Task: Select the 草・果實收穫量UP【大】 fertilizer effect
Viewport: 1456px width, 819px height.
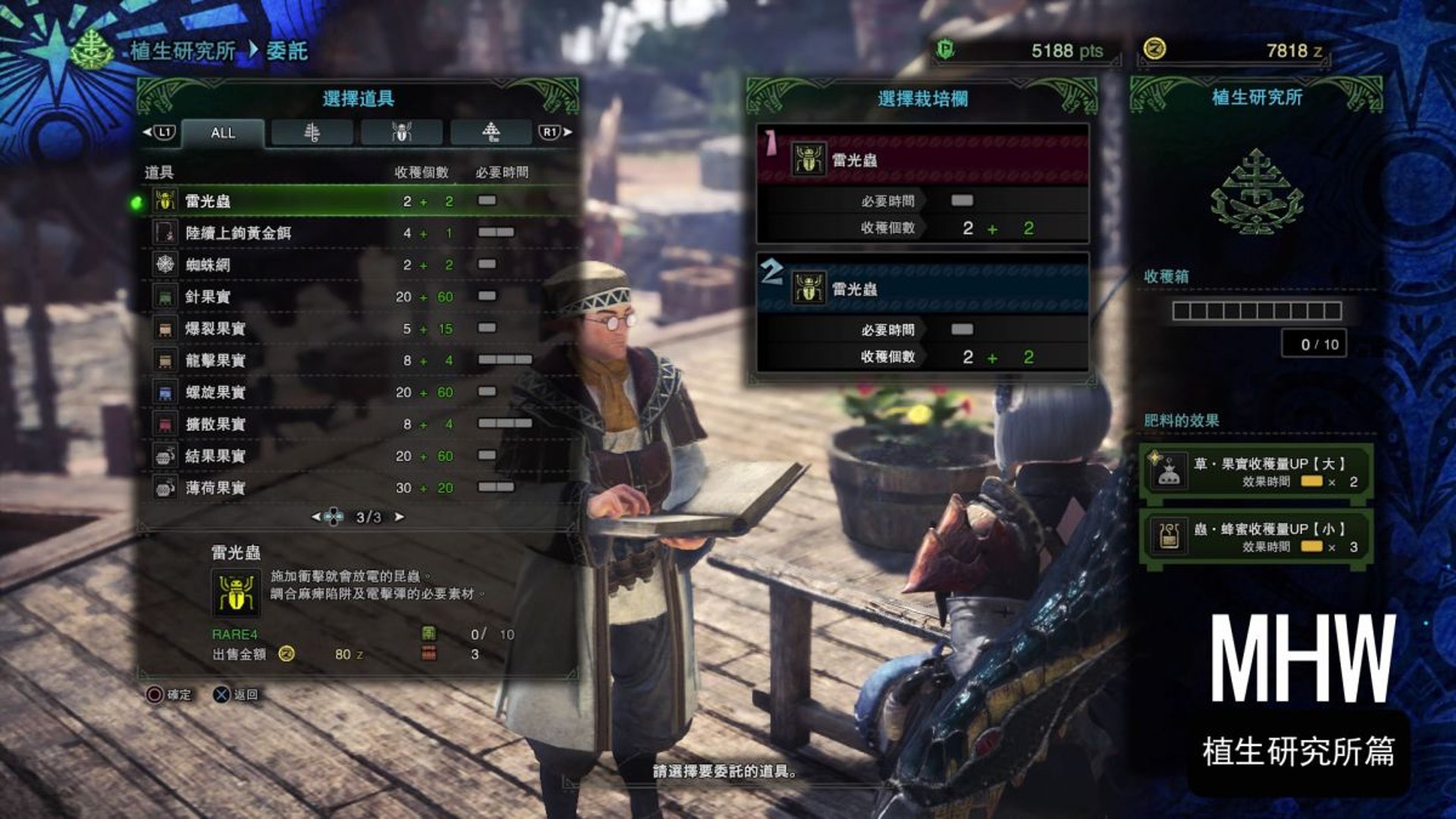Action: 1256,472
